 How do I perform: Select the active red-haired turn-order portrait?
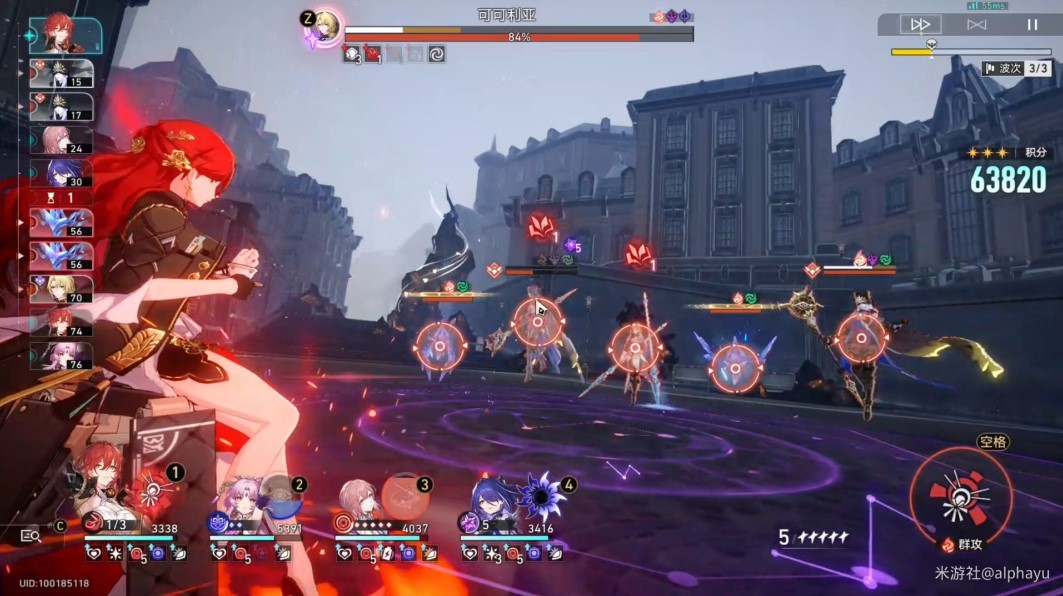[x=64, y=35]
